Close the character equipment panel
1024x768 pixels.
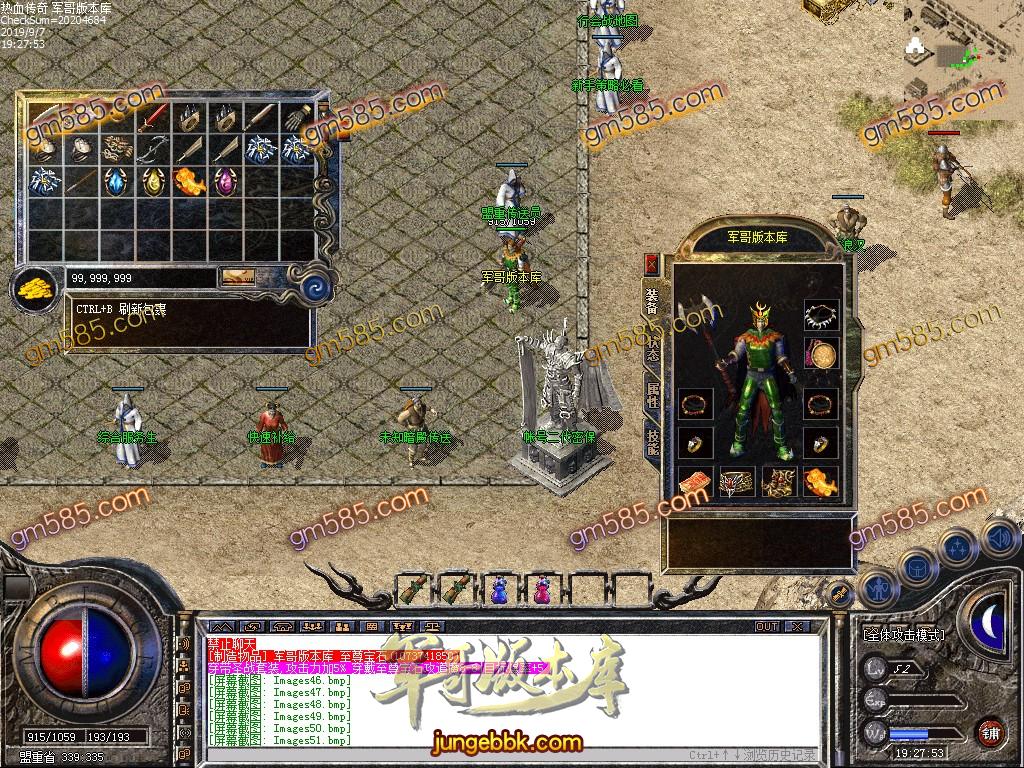pos(652,265)
